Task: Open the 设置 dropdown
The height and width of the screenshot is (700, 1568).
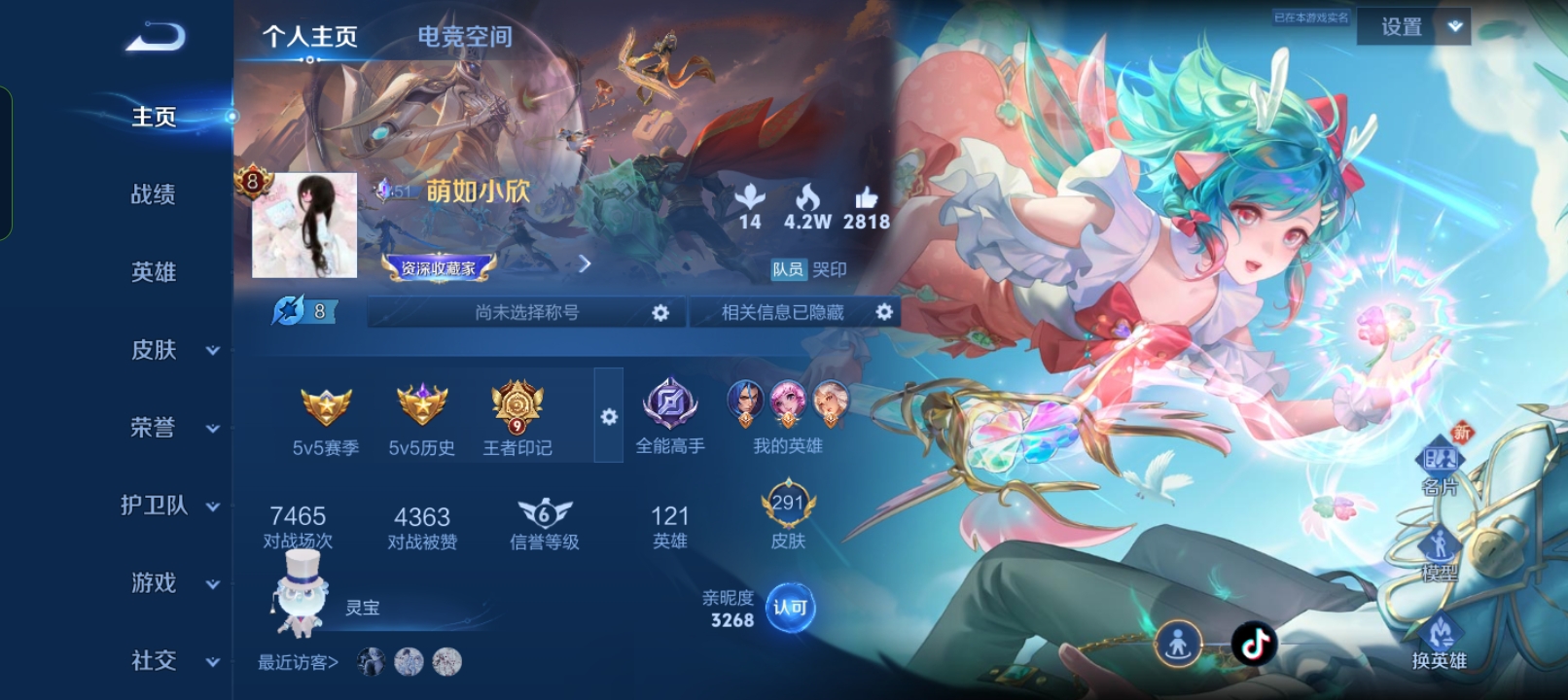Action: 1413,27
